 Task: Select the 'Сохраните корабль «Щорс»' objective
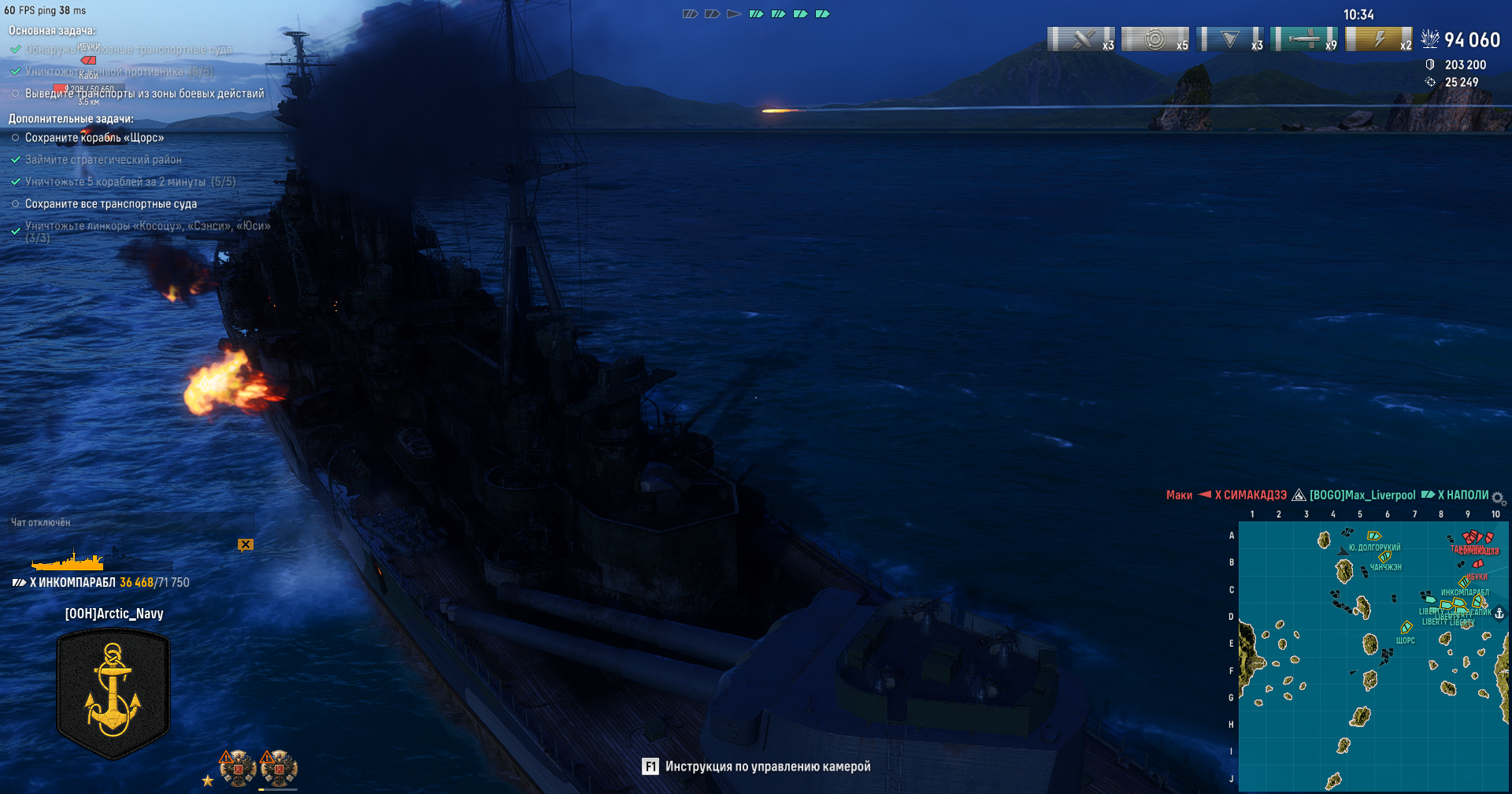94,138
